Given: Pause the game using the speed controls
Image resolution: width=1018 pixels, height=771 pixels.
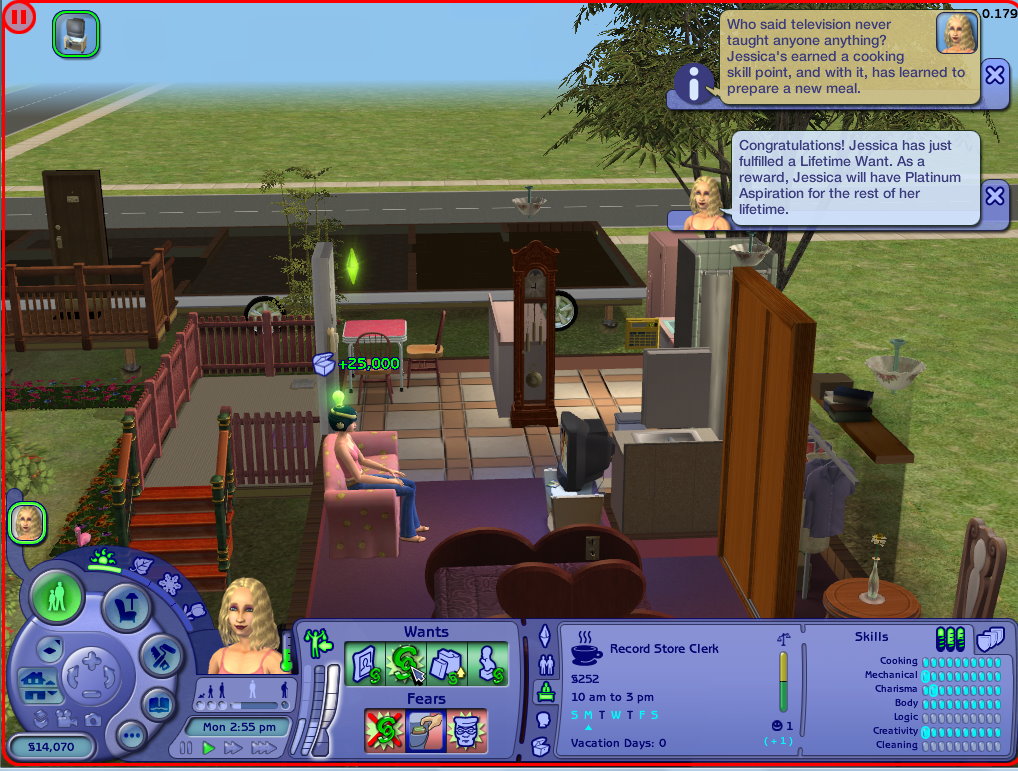Looking at the screenshot, I should point(187,748).
